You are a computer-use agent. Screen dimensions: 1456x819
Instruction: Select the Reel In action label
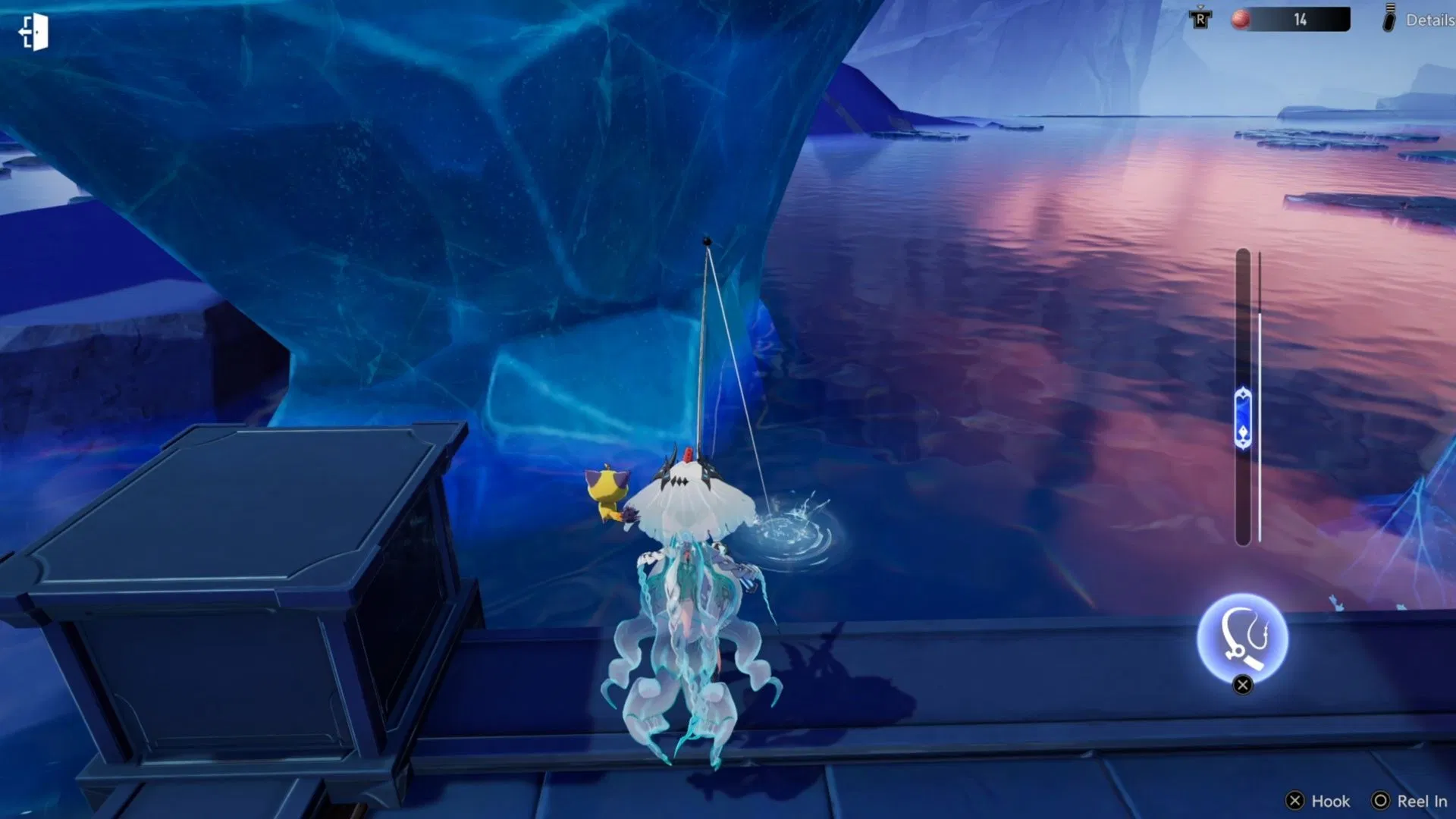1422,801
